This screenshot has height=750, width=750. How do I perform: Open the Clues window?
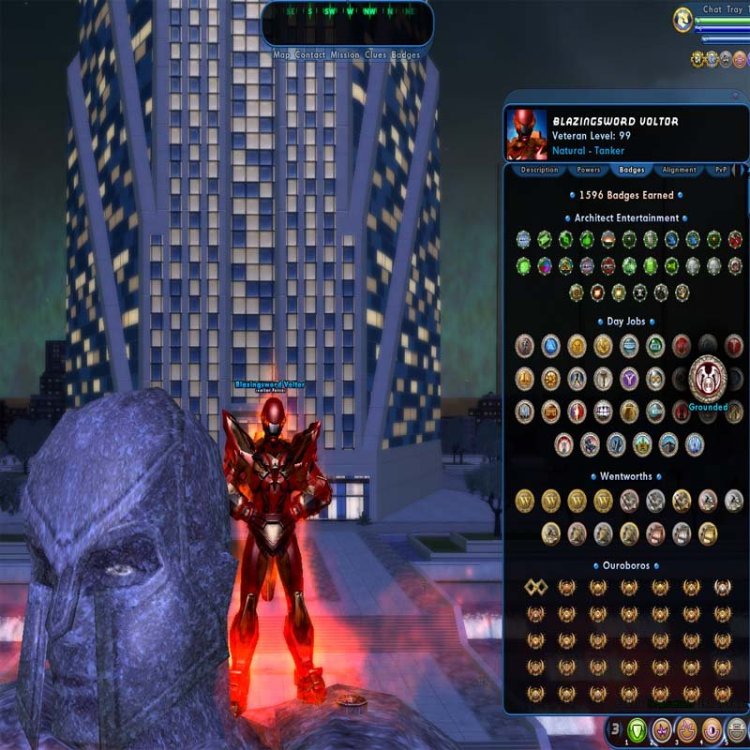(376, 55)
